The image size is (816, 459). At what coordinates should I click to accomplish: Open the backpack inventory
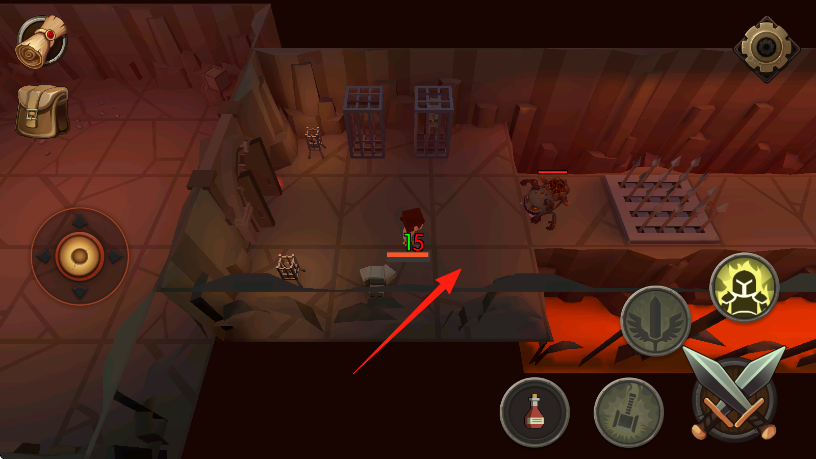click(x=42, y=110)
